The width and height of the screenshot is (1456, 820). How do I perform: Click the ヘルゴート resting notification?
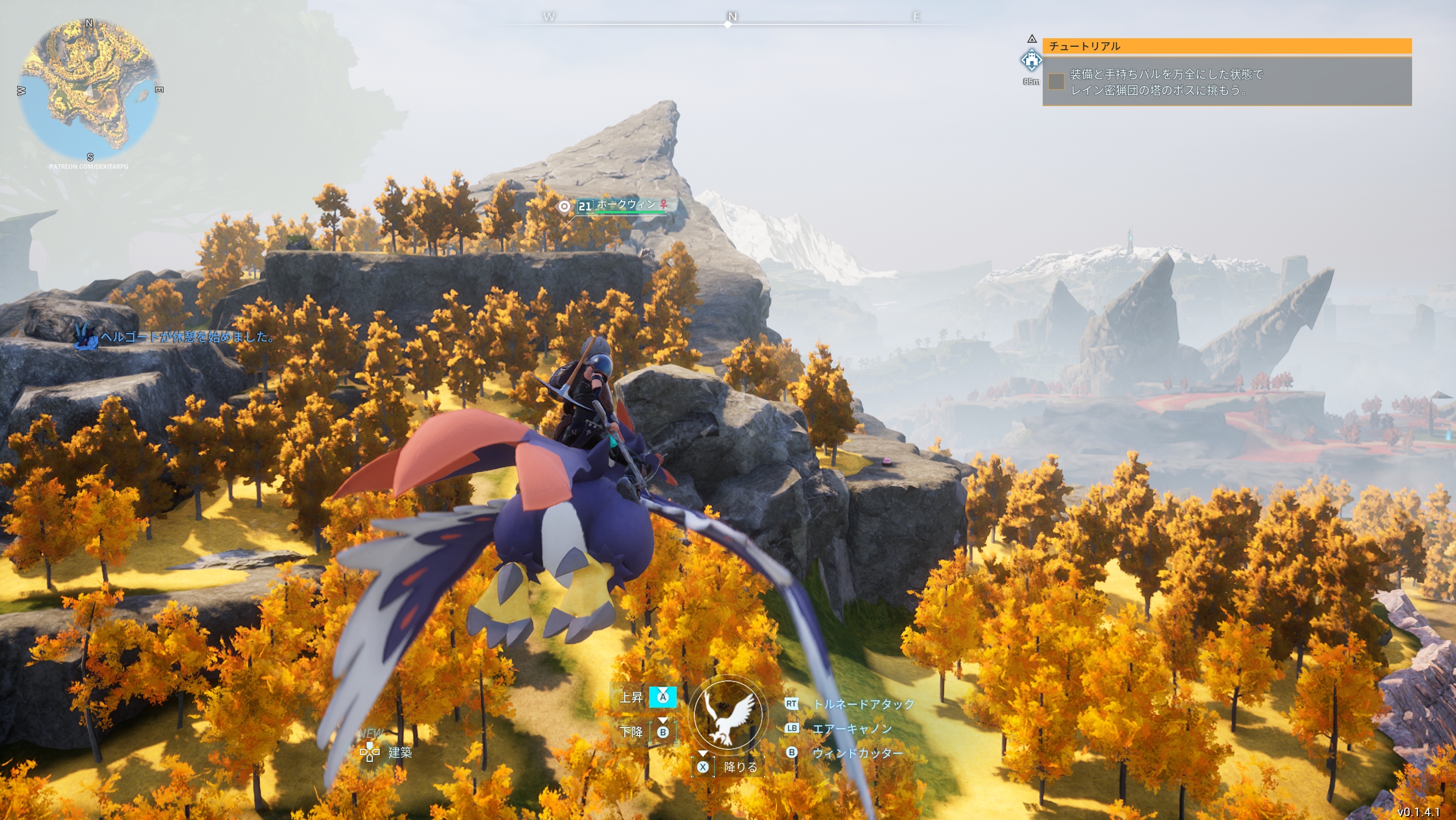(186, 337)
